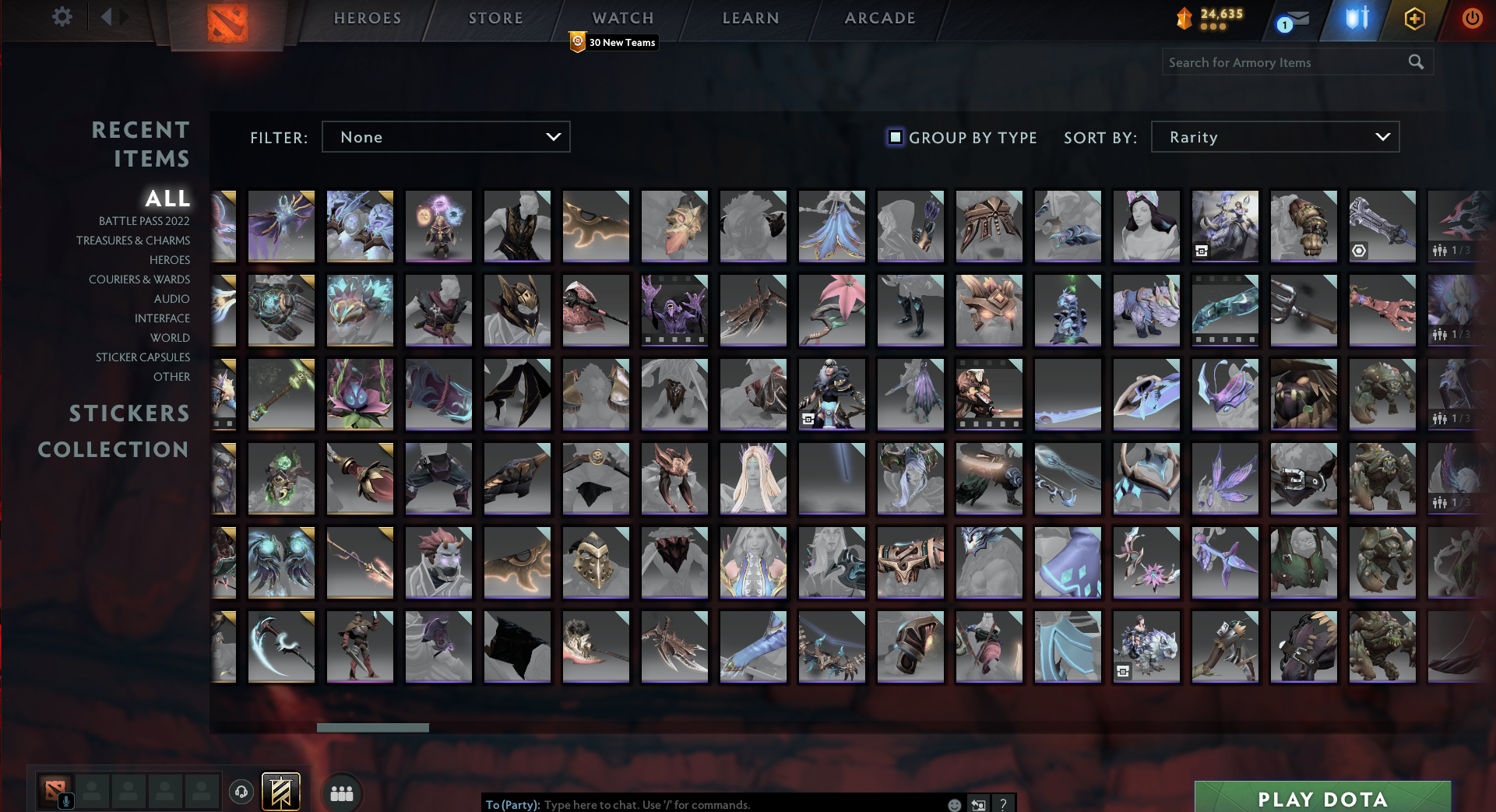Image resolution: width=1496 pixels, height=812 pixels.
Task: Click the power/logout icon
Action: point(1473,19)
